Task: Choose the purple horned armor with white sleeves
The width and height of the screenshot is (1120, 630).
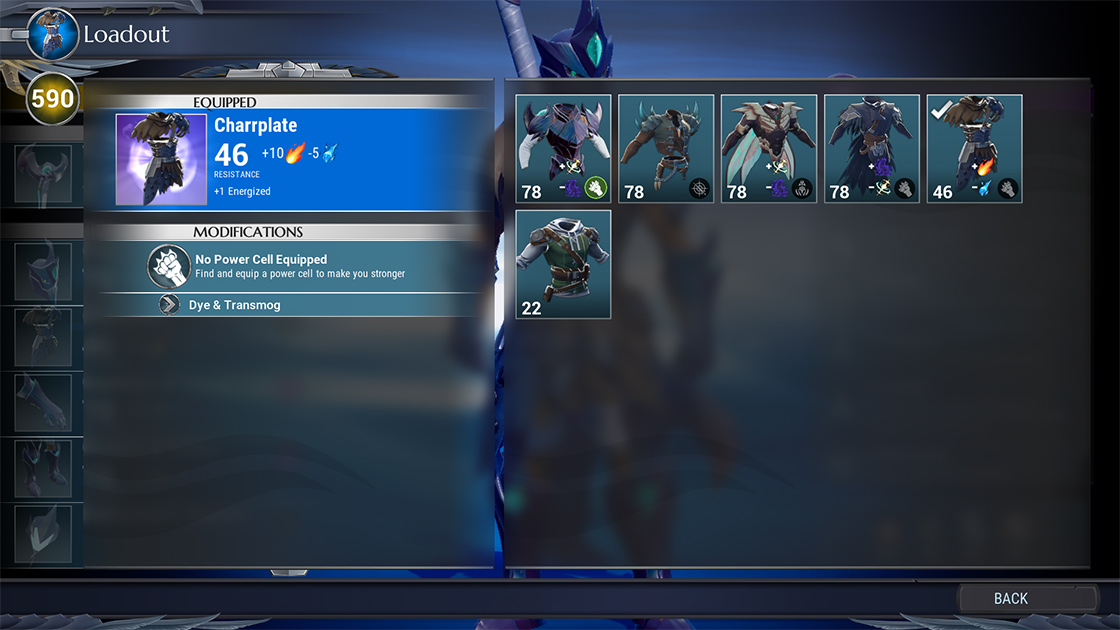Action: [563, 149]
